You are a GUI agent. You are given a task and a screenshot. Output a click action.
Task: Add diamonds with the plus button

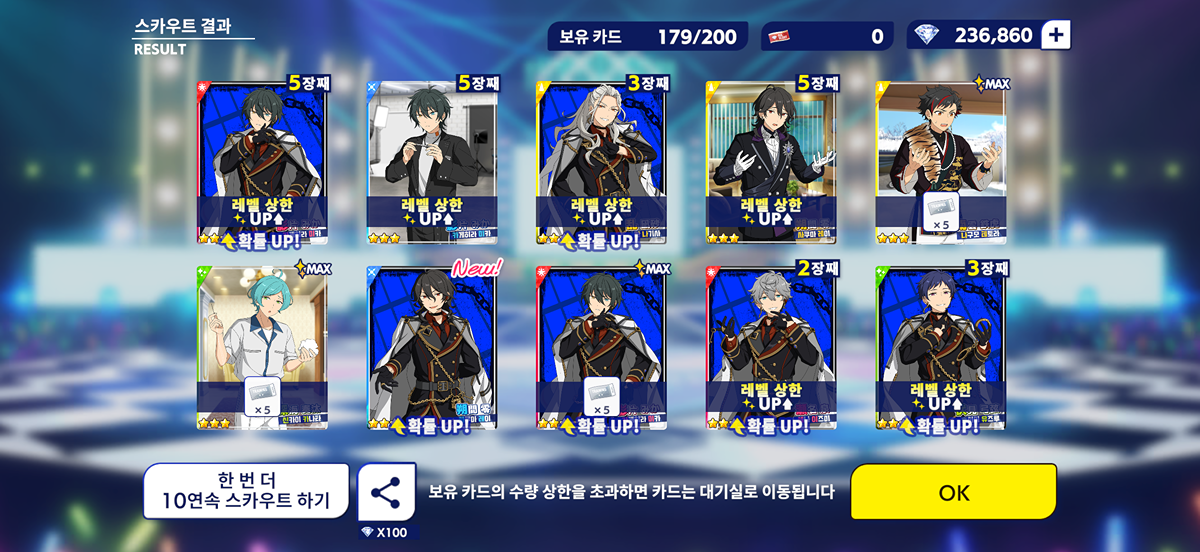(1056, 35)
